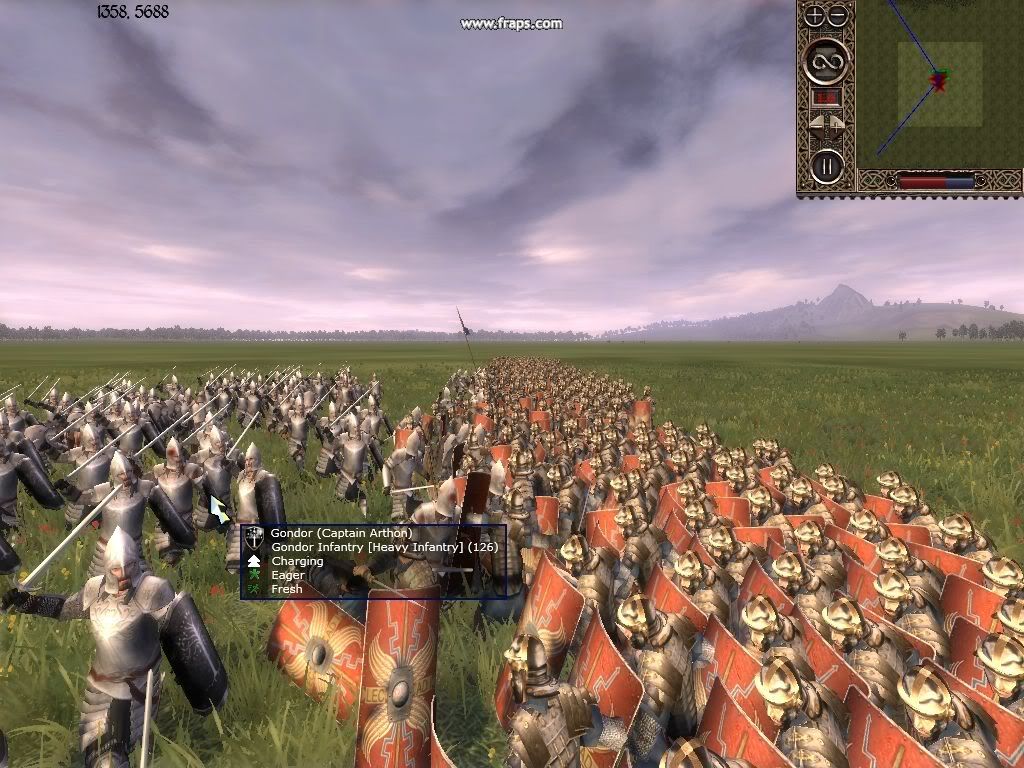
Task: Zoom out the minimap with the minus button
Action: (x=838, y=15)
